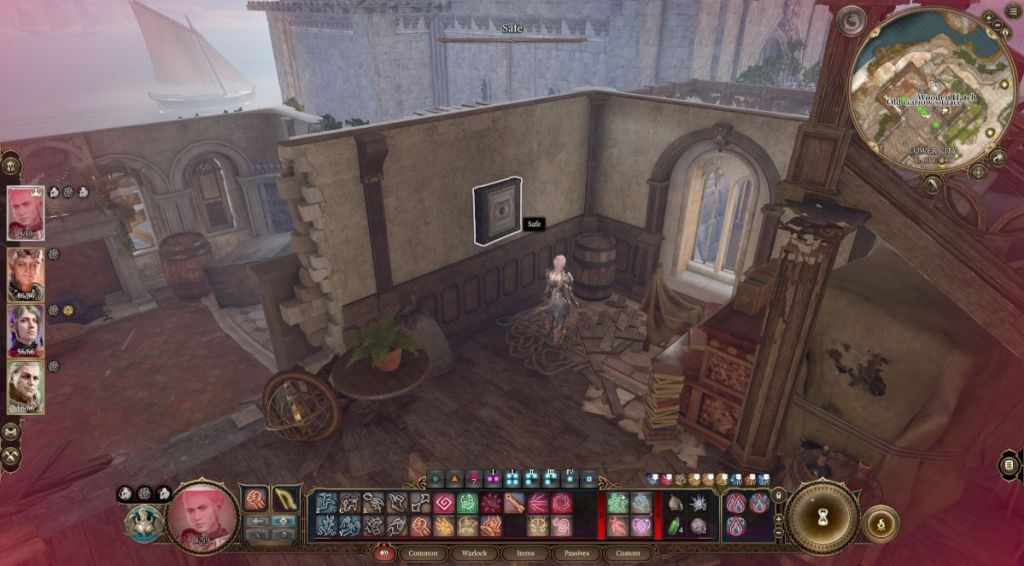Choose the purple-framed third party portrait
This screenshot has width=1024, height=566.
pos(26,331)
